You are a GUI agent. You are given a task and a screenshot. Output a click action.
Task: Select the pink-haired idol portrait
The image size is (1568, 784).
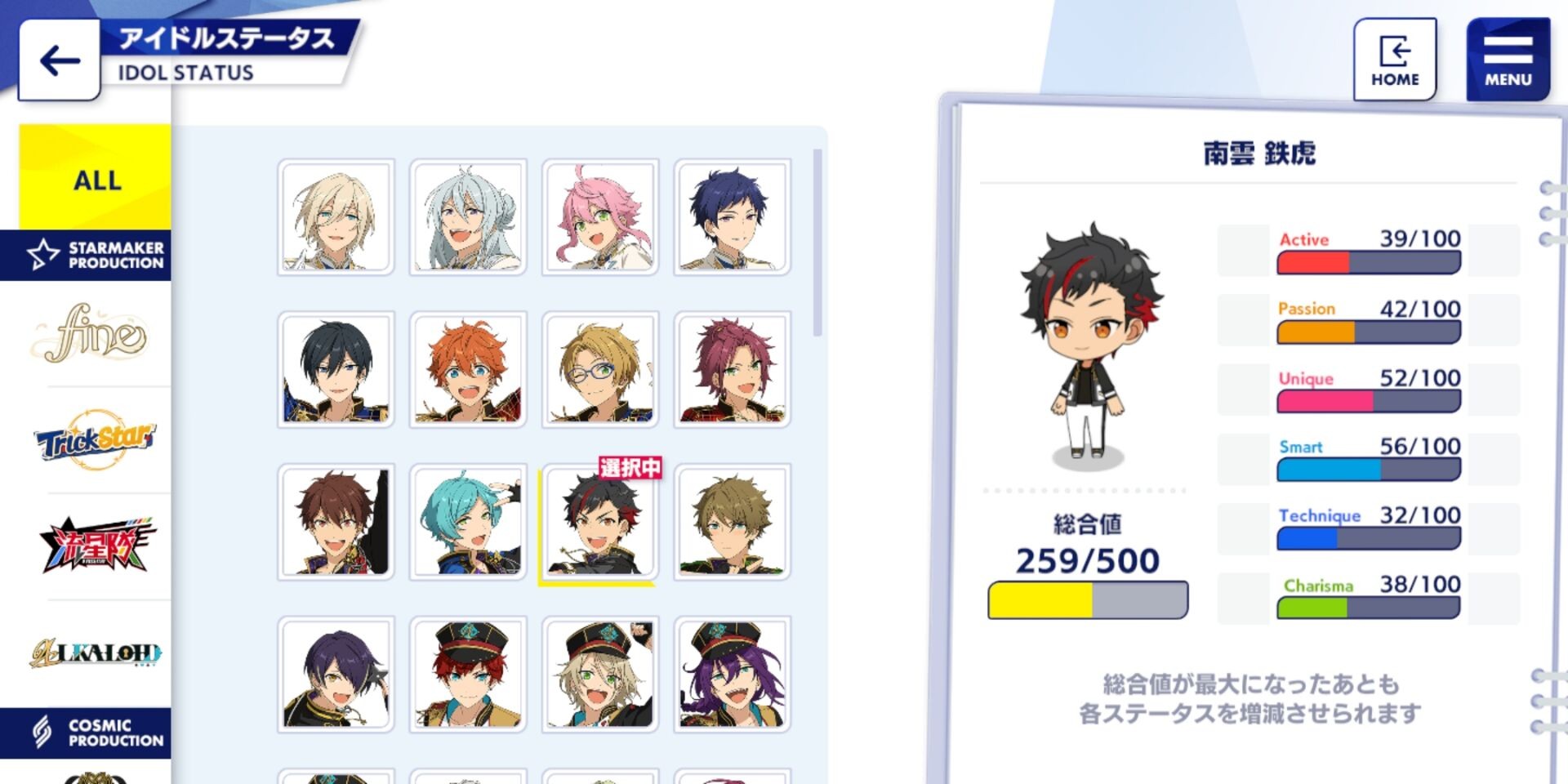pyautogui.click(x=600, y=216)
